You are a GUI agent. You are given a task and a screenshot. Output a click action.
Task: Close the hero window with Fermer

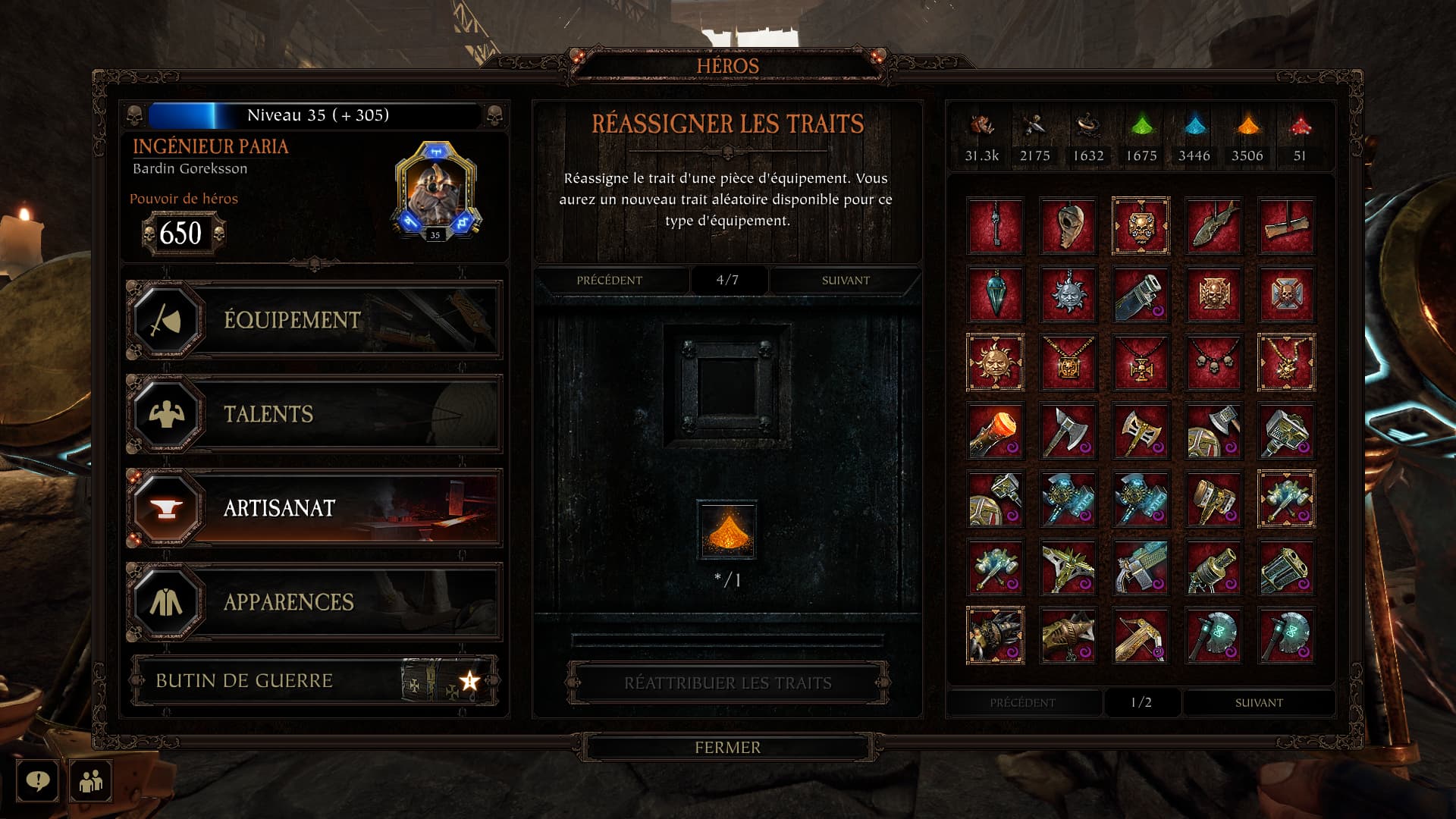(727, 748)
